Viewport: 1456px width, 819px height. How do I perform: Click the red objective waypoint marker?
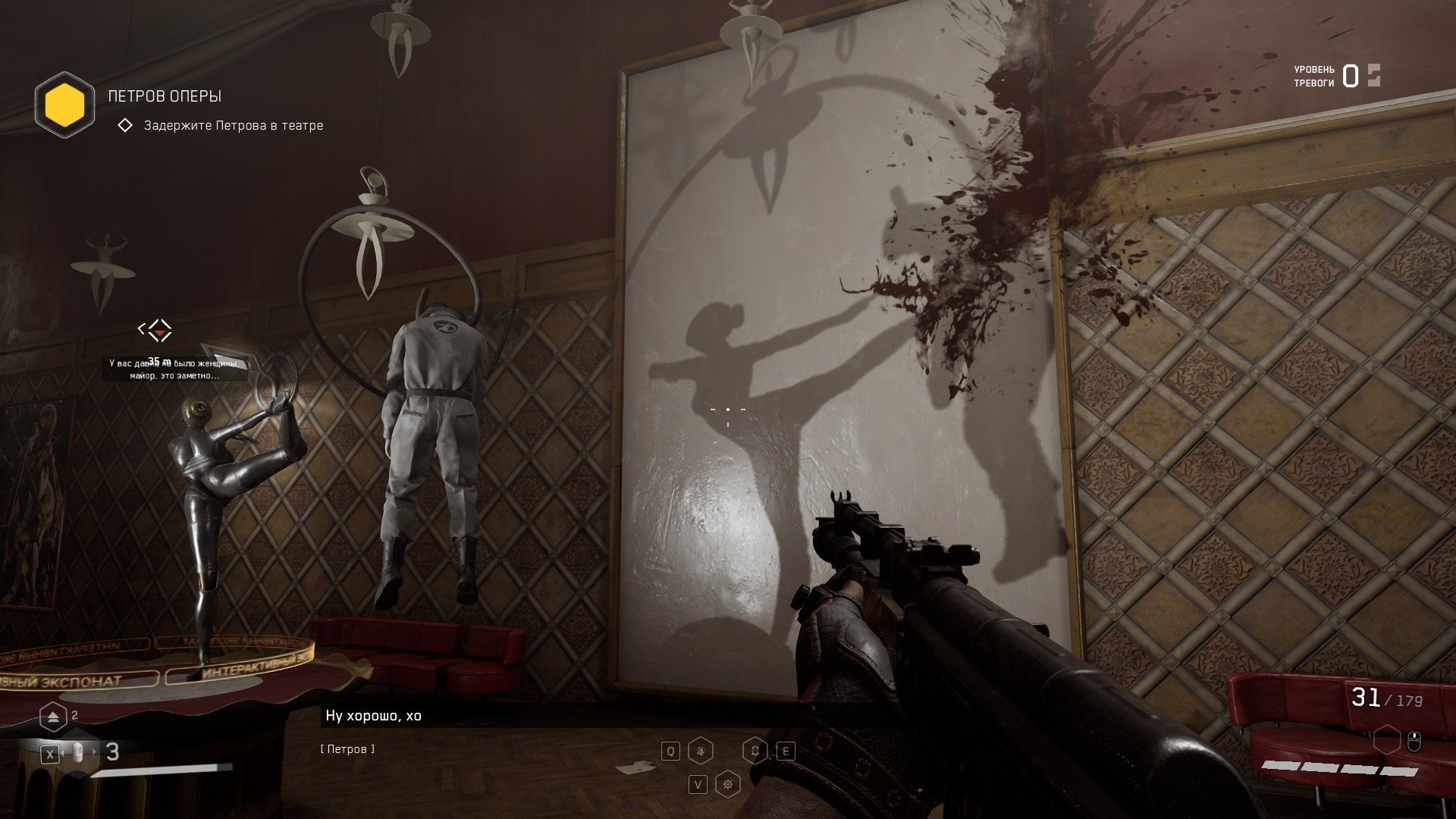(158, 330)
